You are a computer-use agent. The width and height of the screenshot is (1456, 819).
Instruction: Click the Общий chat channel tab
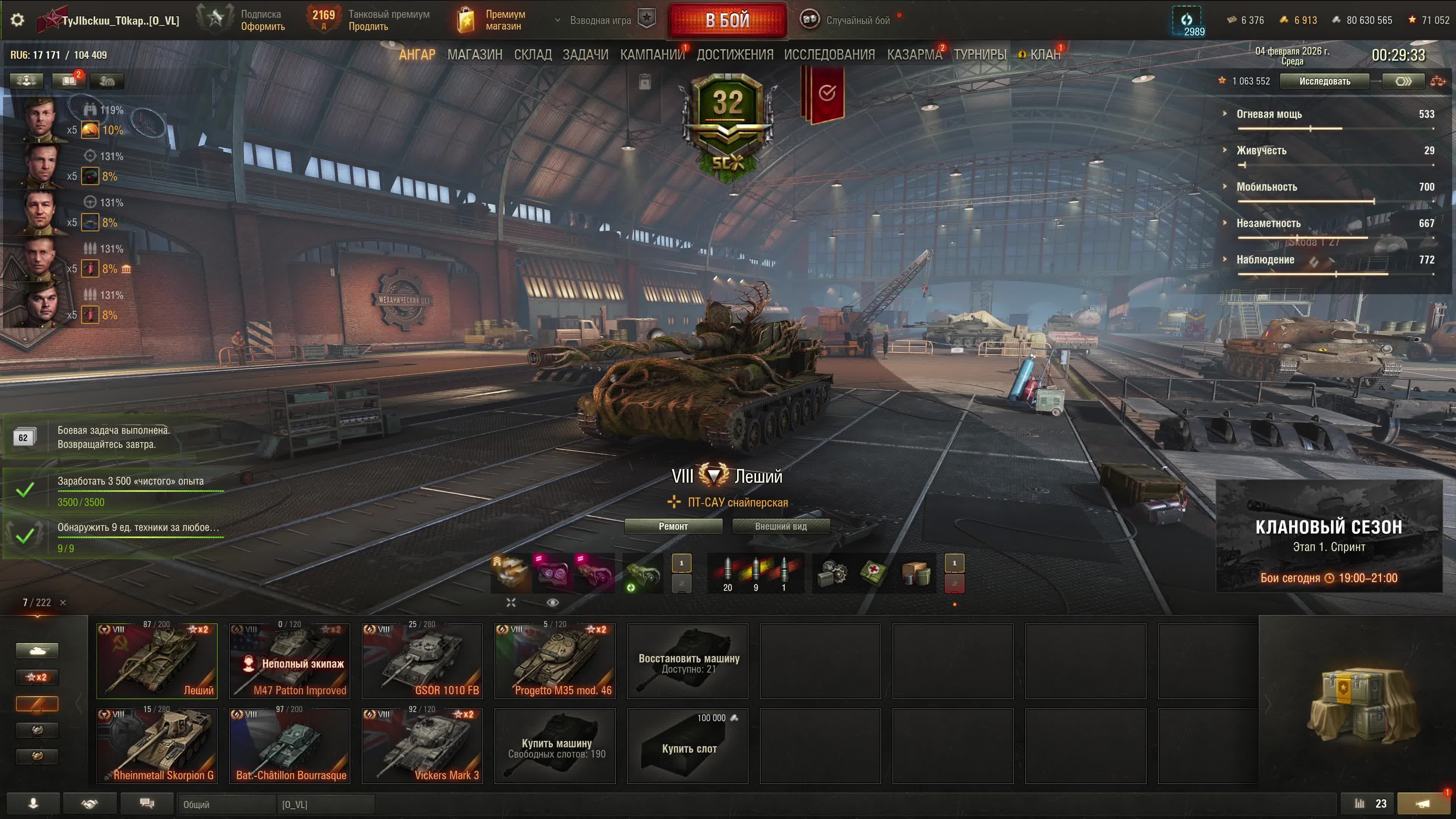point(226,804)
